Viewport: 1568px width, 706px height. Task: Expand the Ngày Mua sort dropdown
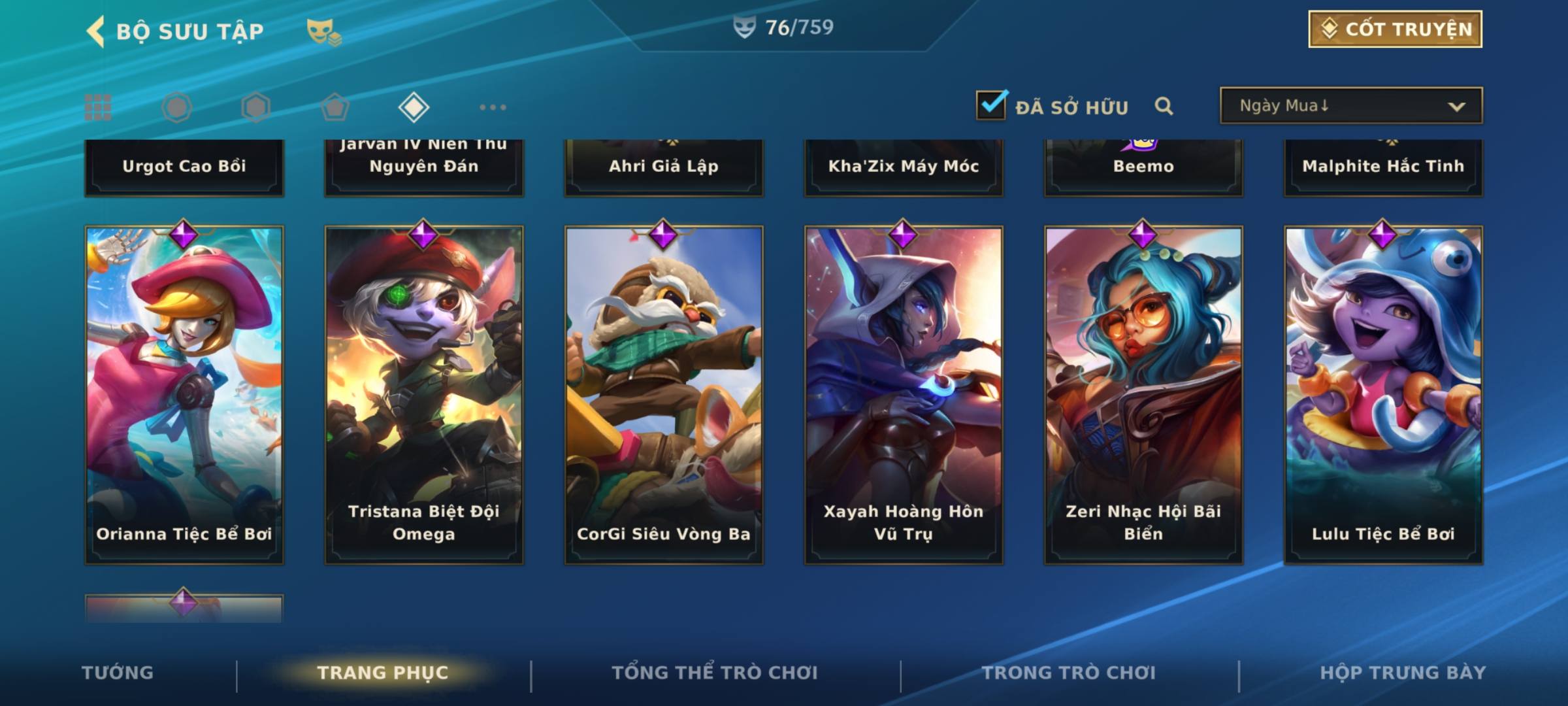(x=1350, y=106)
